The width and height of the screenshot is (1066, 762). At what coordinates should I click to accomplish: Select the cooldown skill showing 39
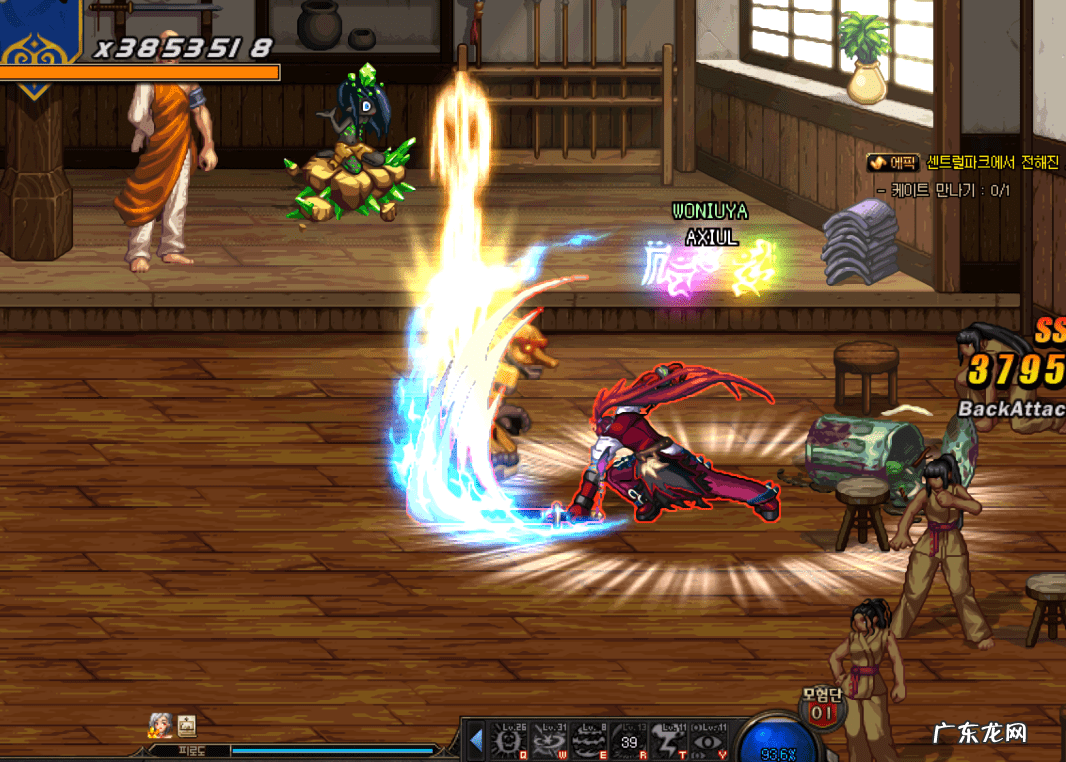pos(629,741)
